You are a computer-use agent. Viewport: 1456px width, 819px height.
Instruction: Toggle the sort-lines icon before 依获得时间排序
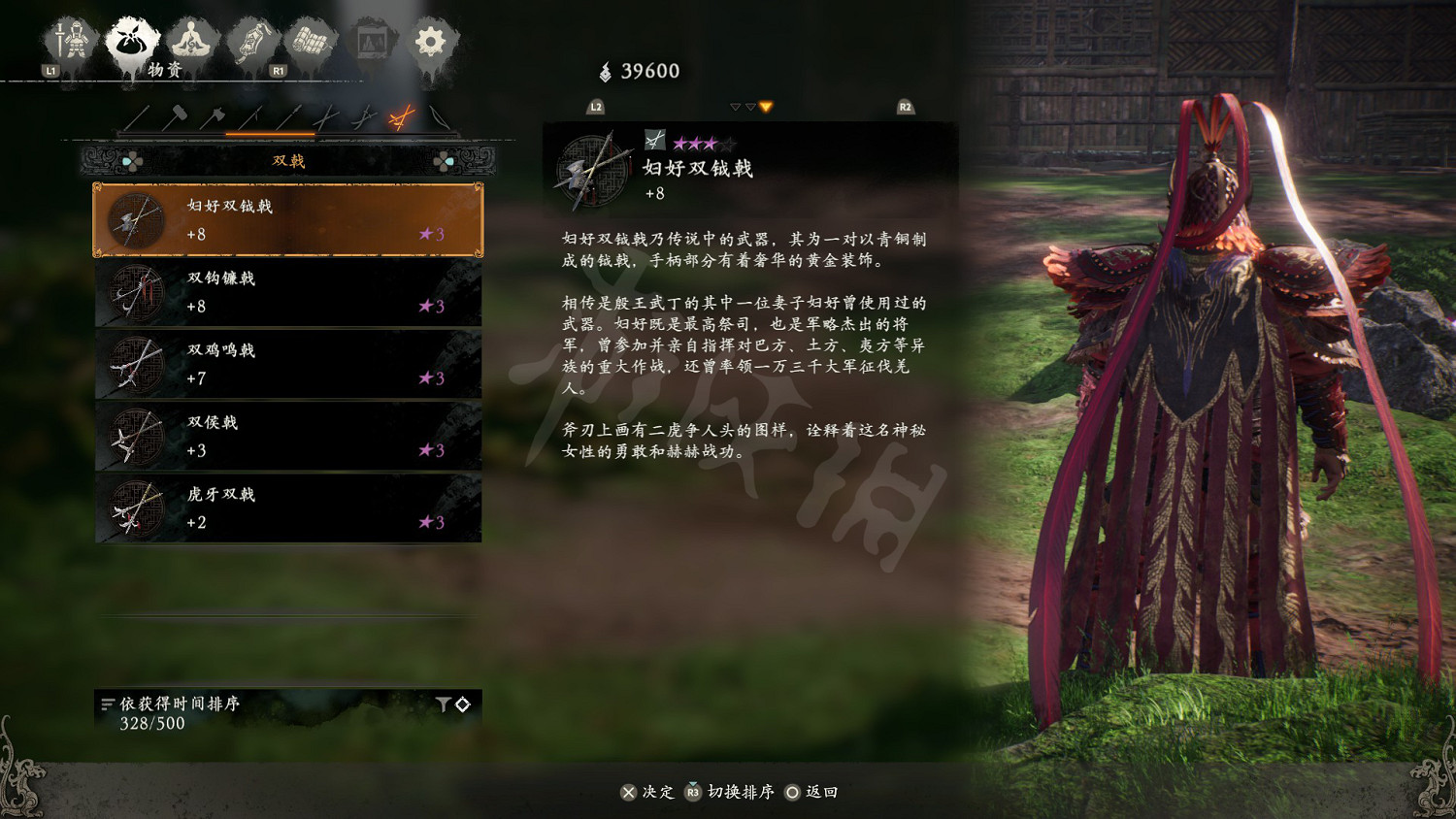coord(109,703)
